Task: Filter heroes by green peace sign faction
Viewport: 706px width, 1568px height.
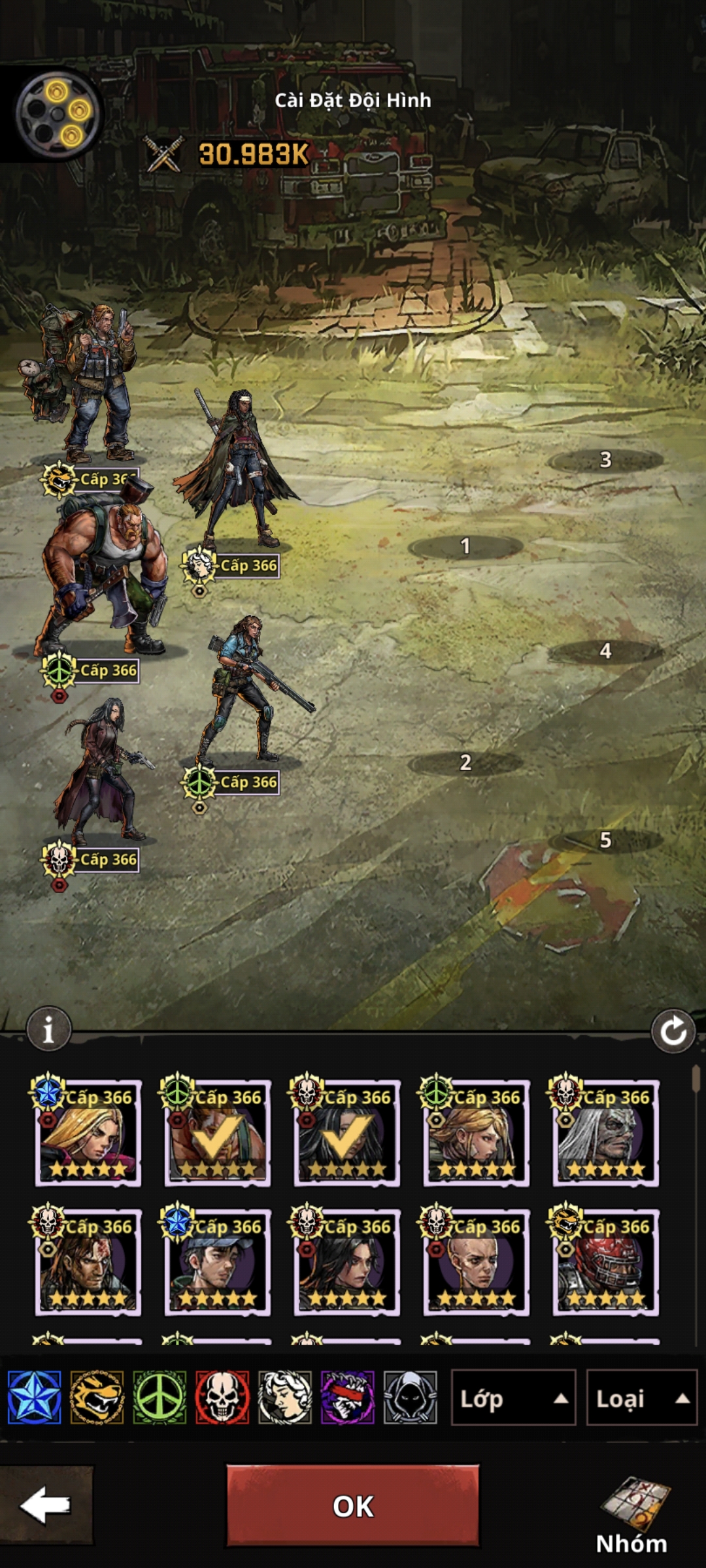Action: pos(160,1398)
